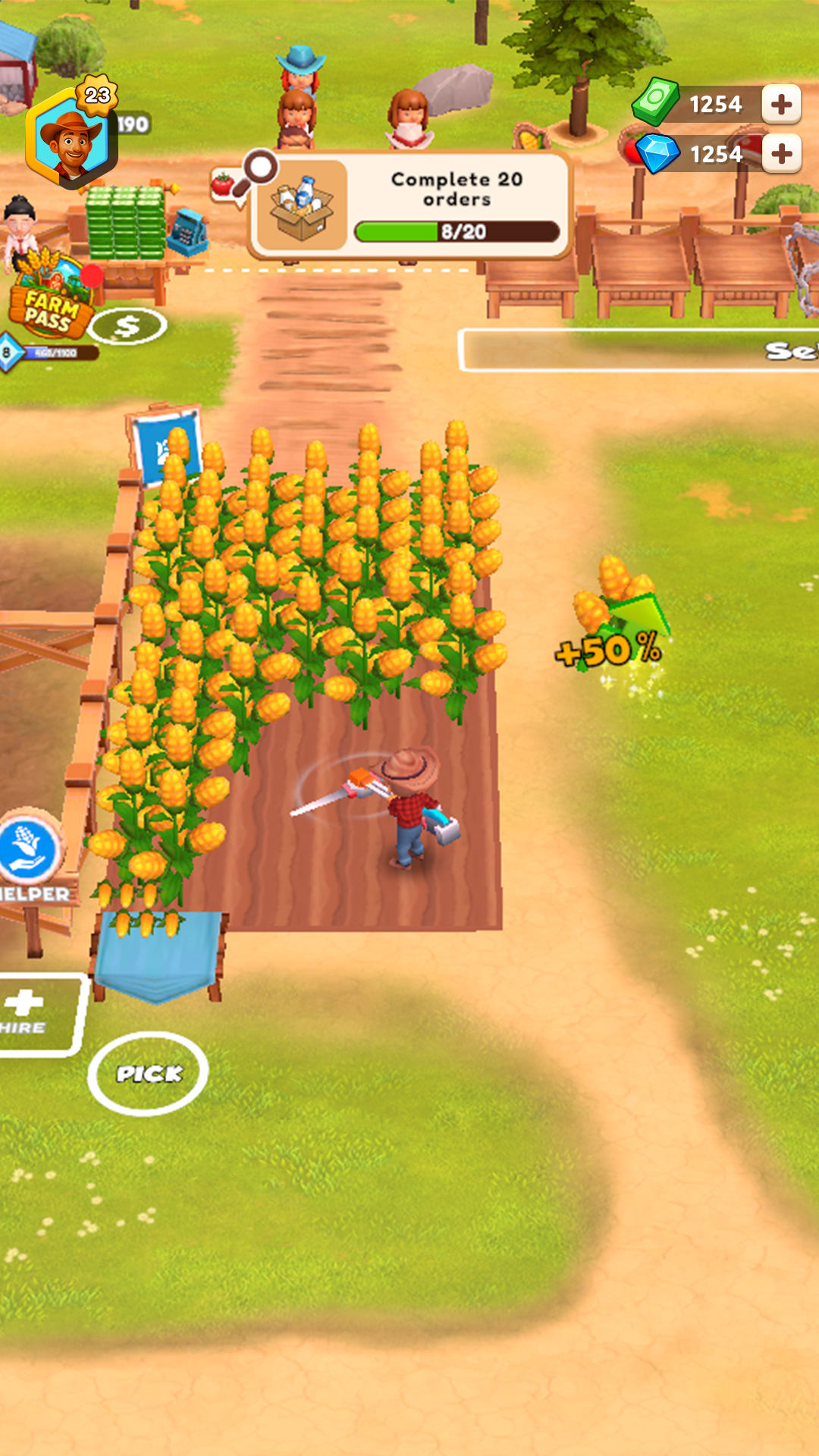Add more green cash
The image size is (819, 1456).
click(781, 104)
